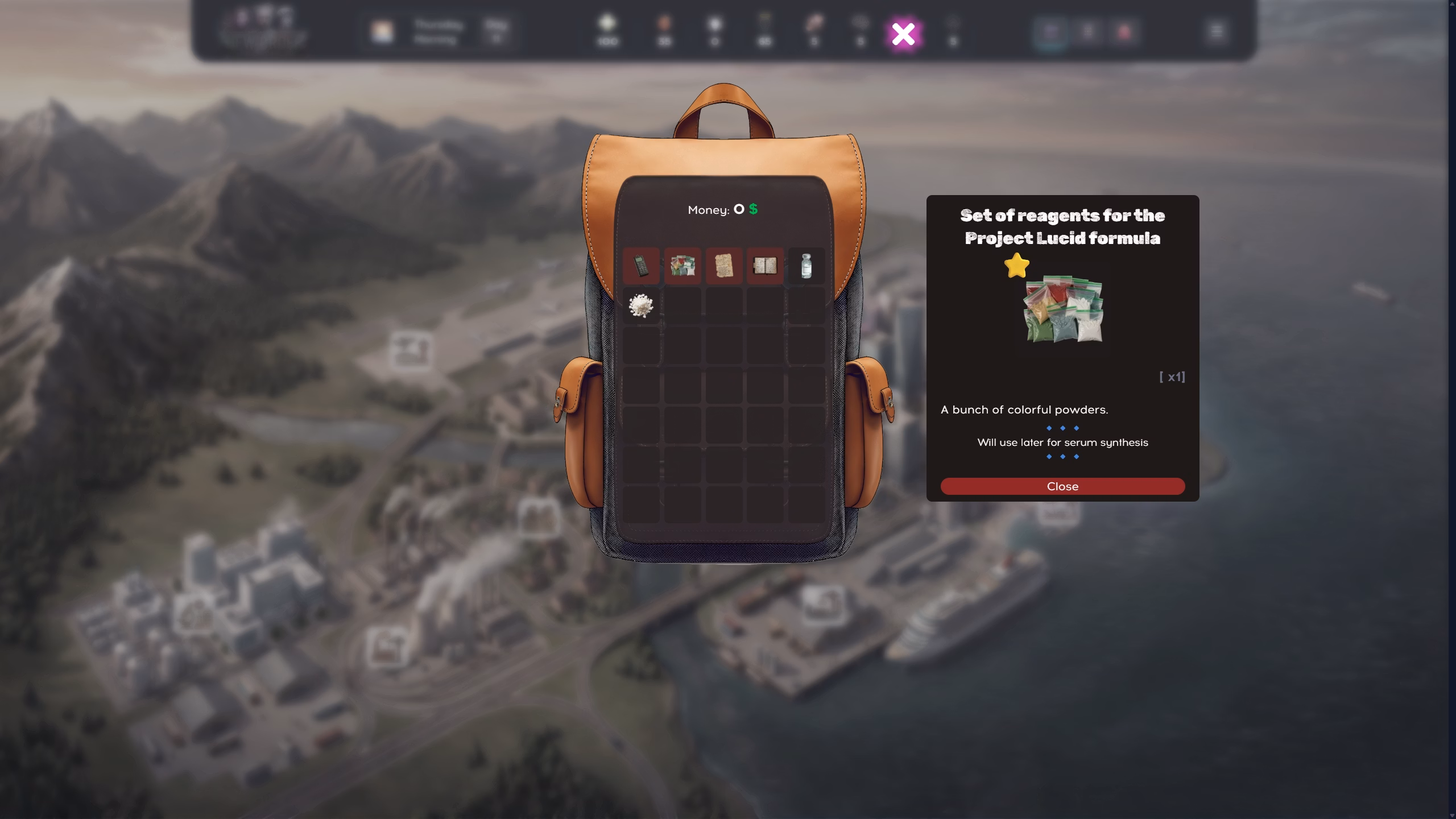
Task: Pick the white powder pile slot
Action: 641,306
